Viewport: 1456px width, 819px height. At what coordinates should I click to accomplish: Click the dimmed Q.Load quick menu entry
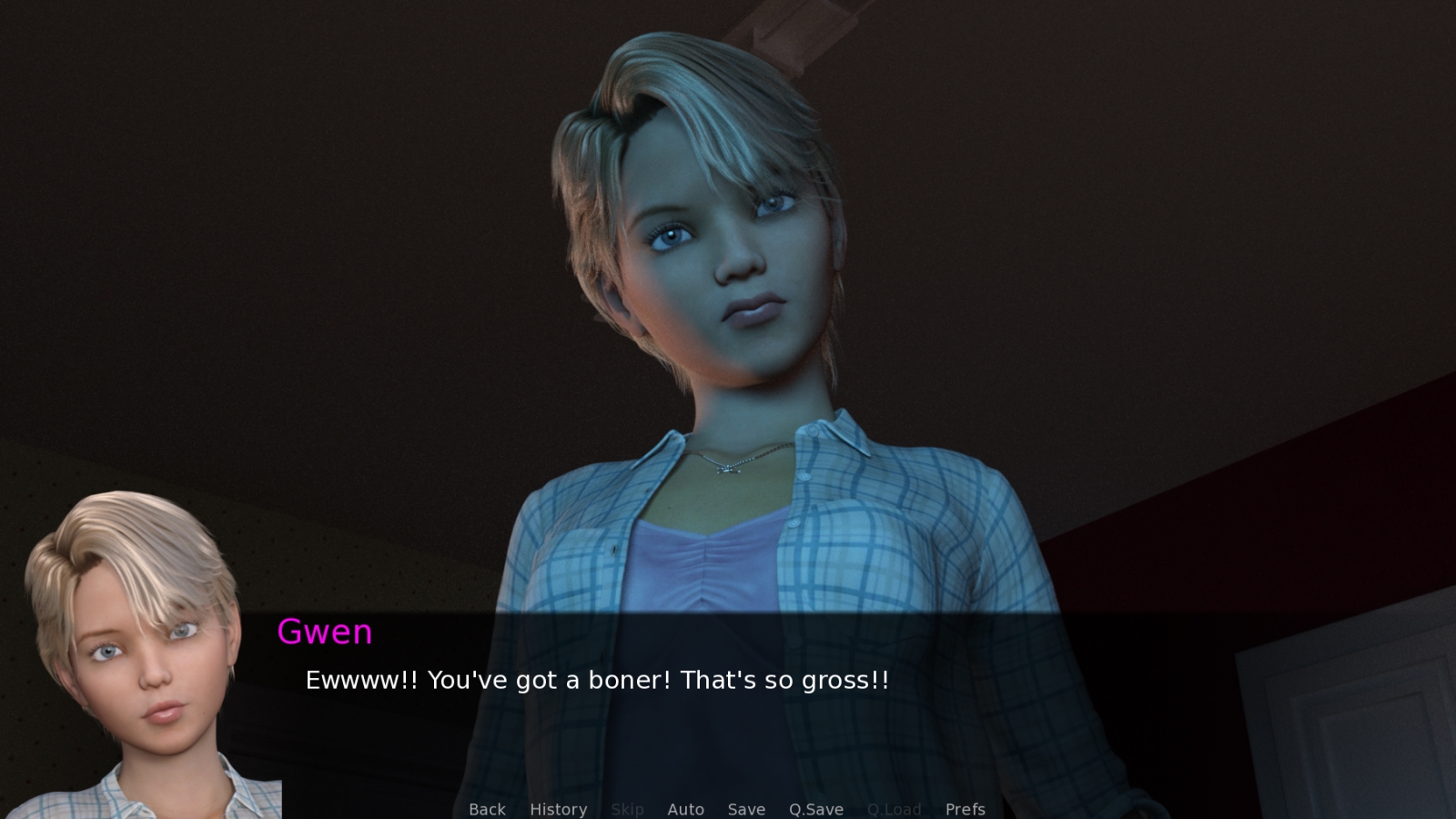coord(895,809)
